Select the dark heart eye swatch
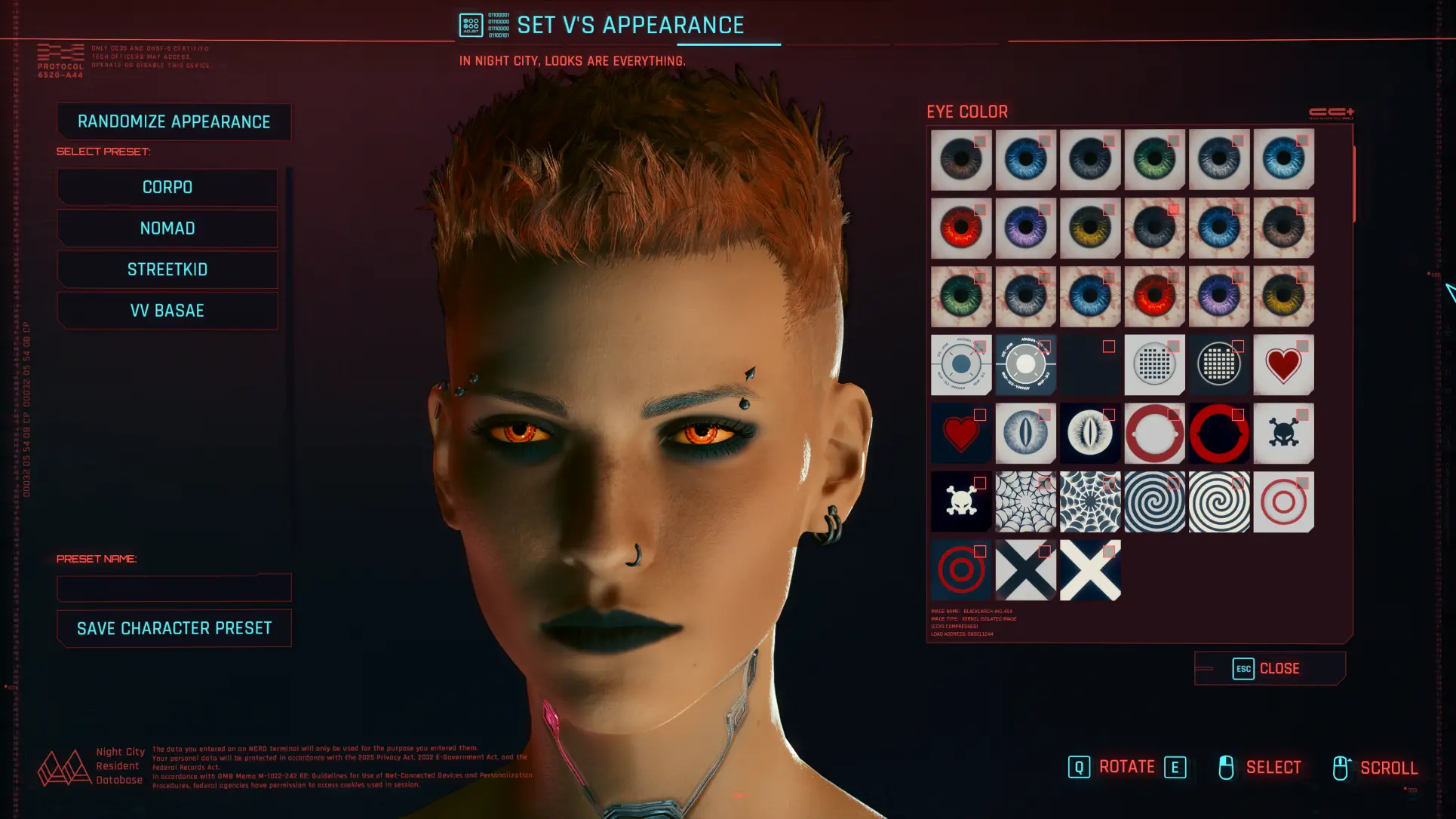The height and width of the screenshot is (819, 1456). pos(961,434)
